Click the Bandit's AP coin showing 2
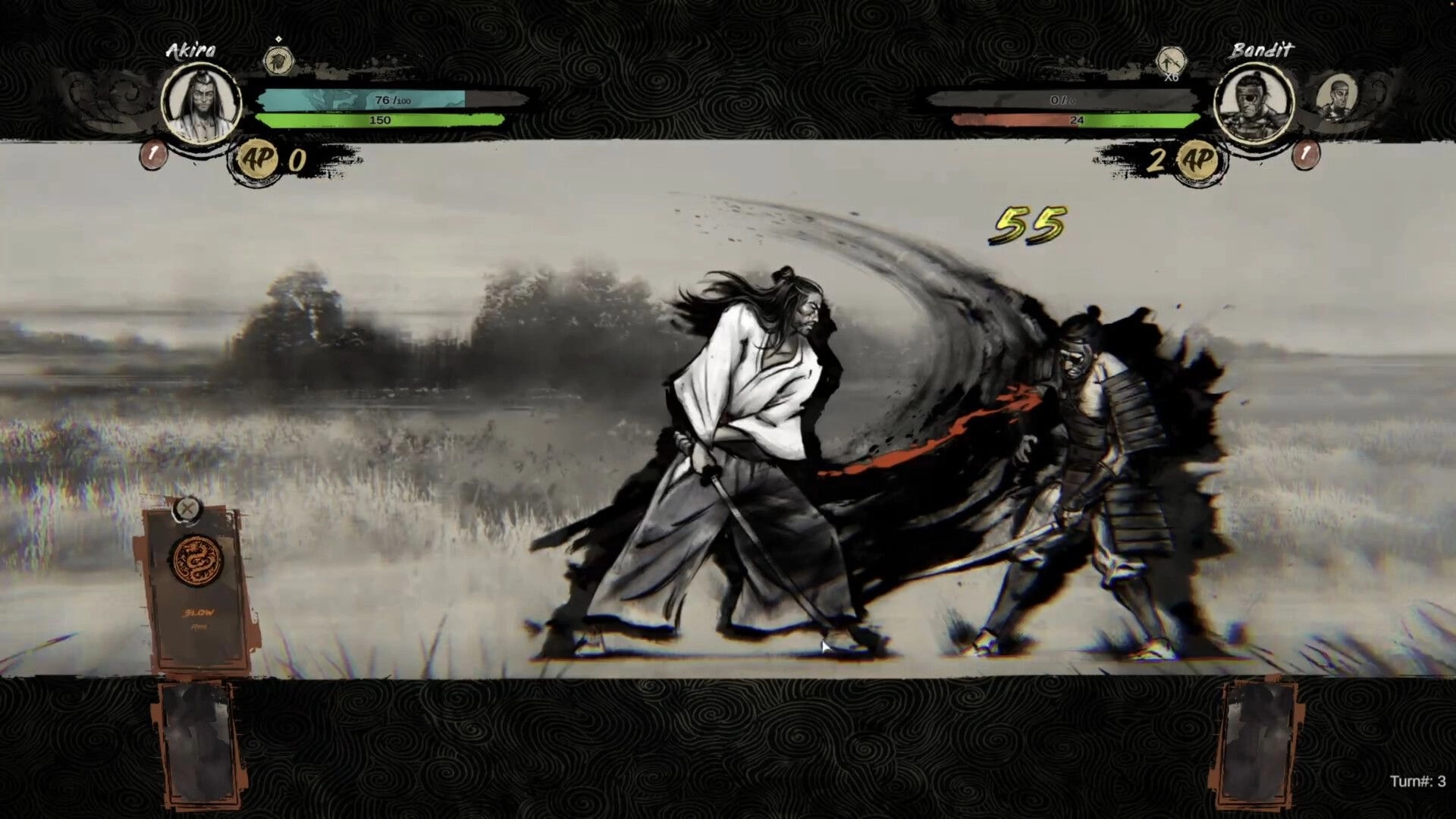 (x=1197, y=159)
